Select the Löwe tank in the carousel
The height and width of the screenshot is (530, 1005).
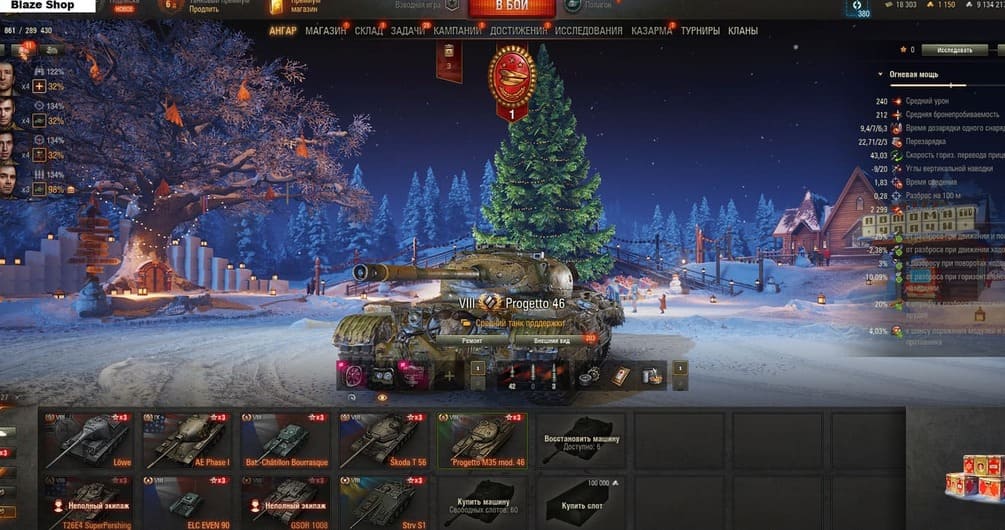click(x=88, y=440)
